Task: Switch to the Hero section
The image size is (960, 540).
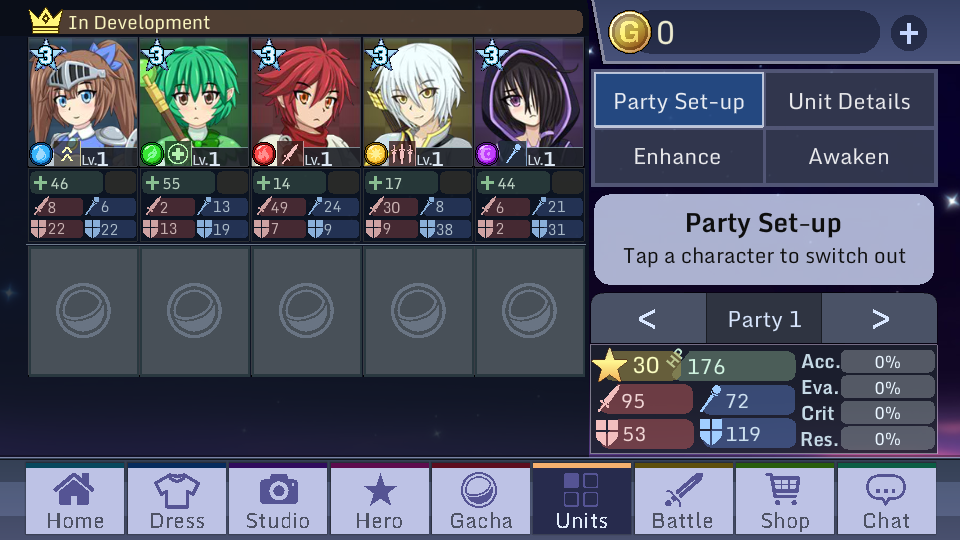Action: (x=380, y=501)
